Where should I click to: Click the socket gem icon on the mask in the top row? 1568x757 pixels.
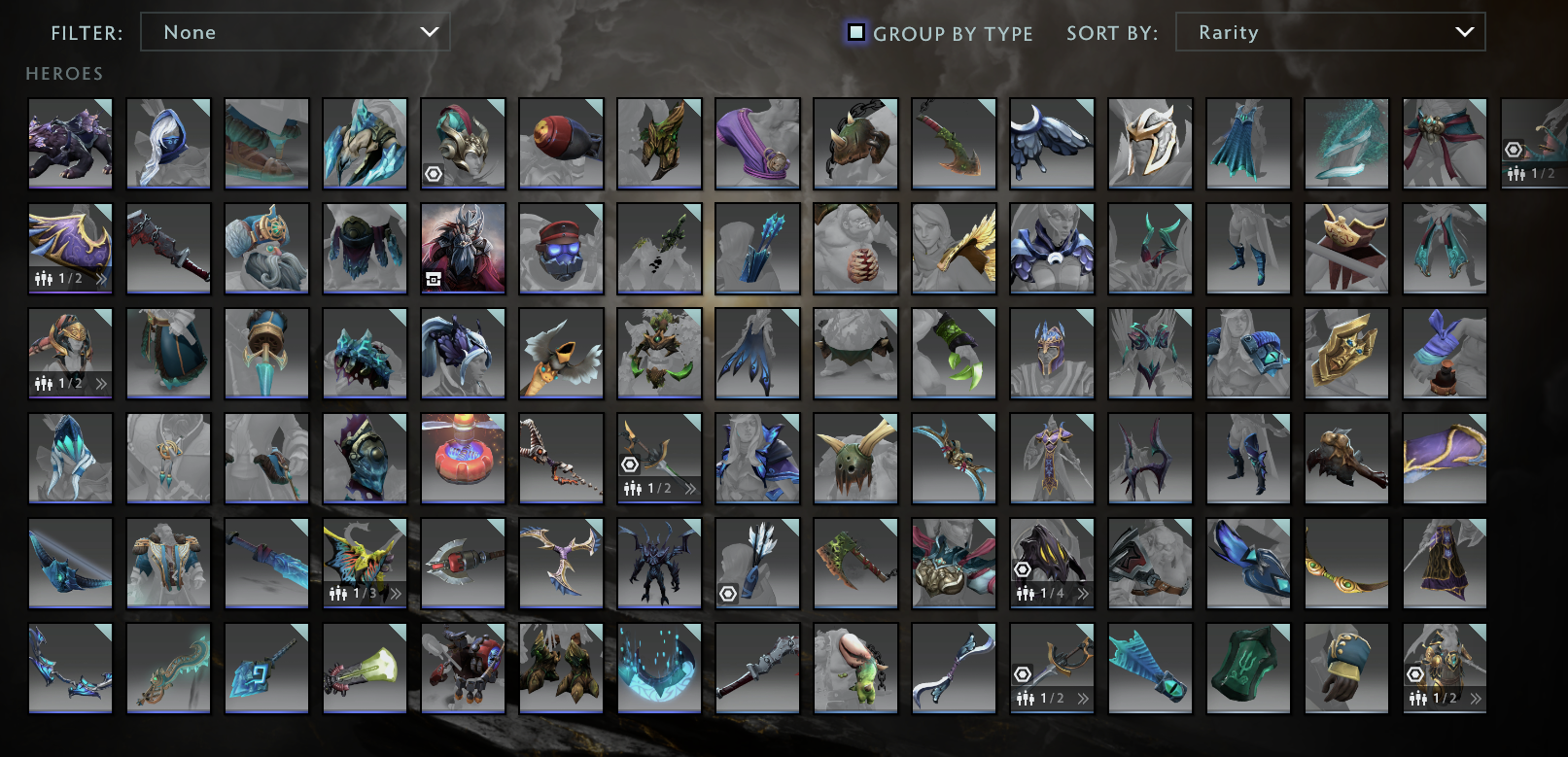[434, 174]
